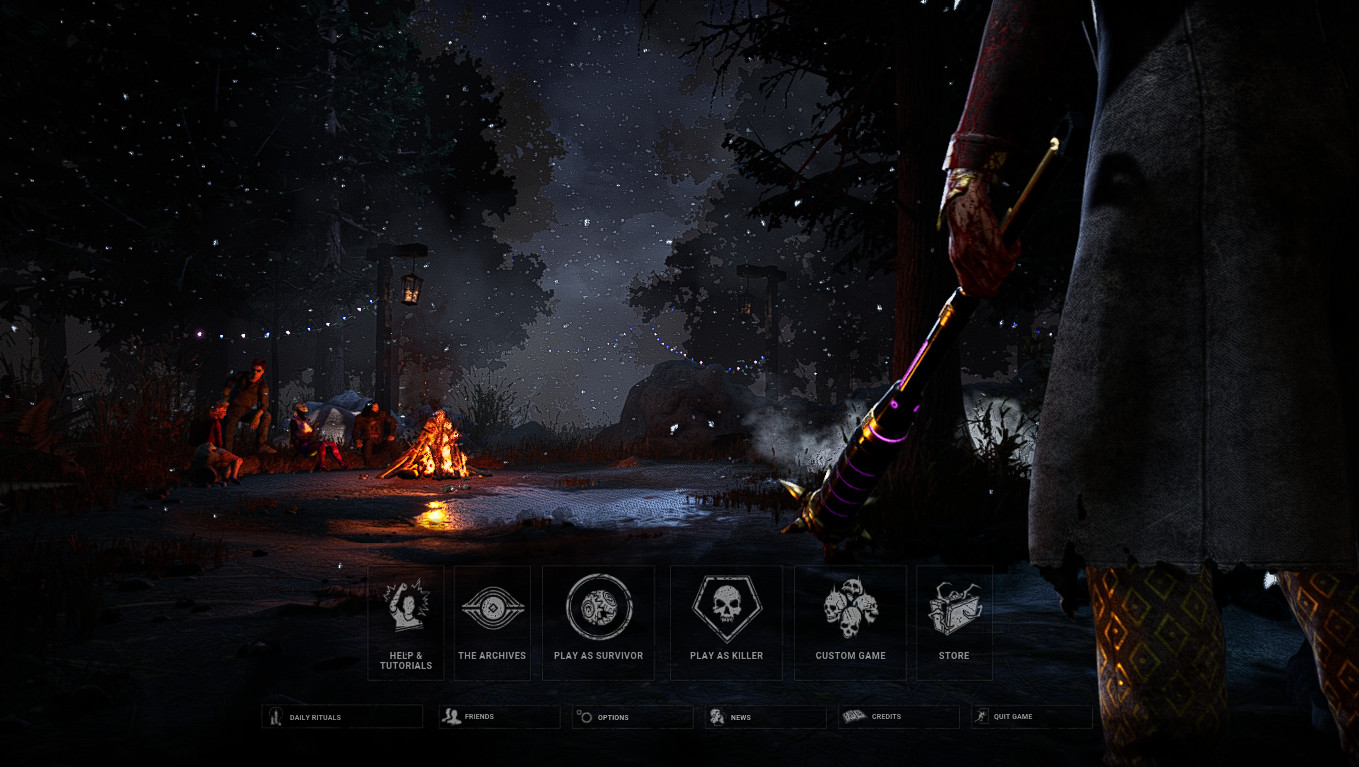
Task: Click the Daily Rituals lantern icon
Action: [275, 716]
